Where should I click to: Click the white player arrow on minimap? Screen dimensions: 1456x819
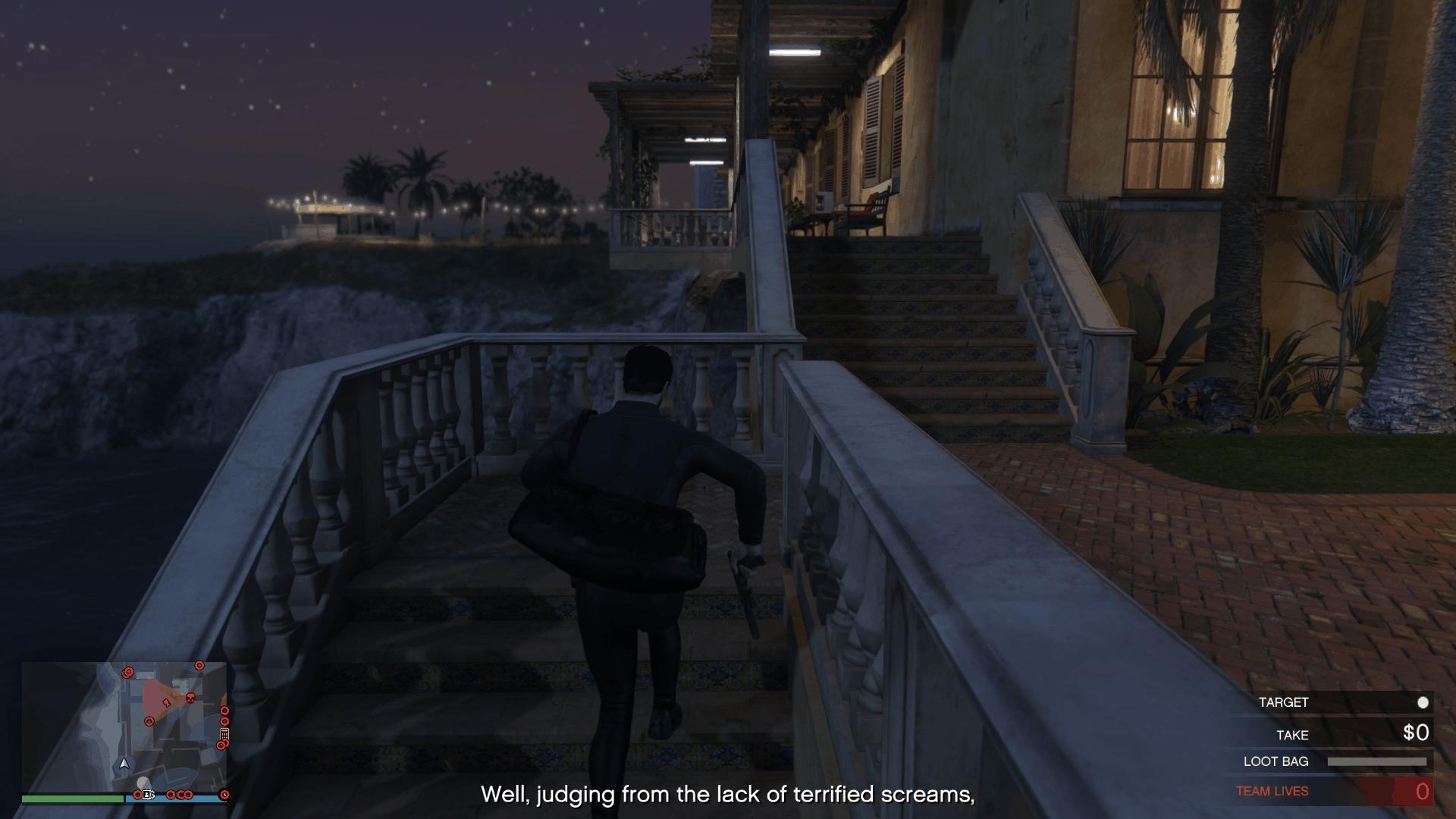click(125, 763)
